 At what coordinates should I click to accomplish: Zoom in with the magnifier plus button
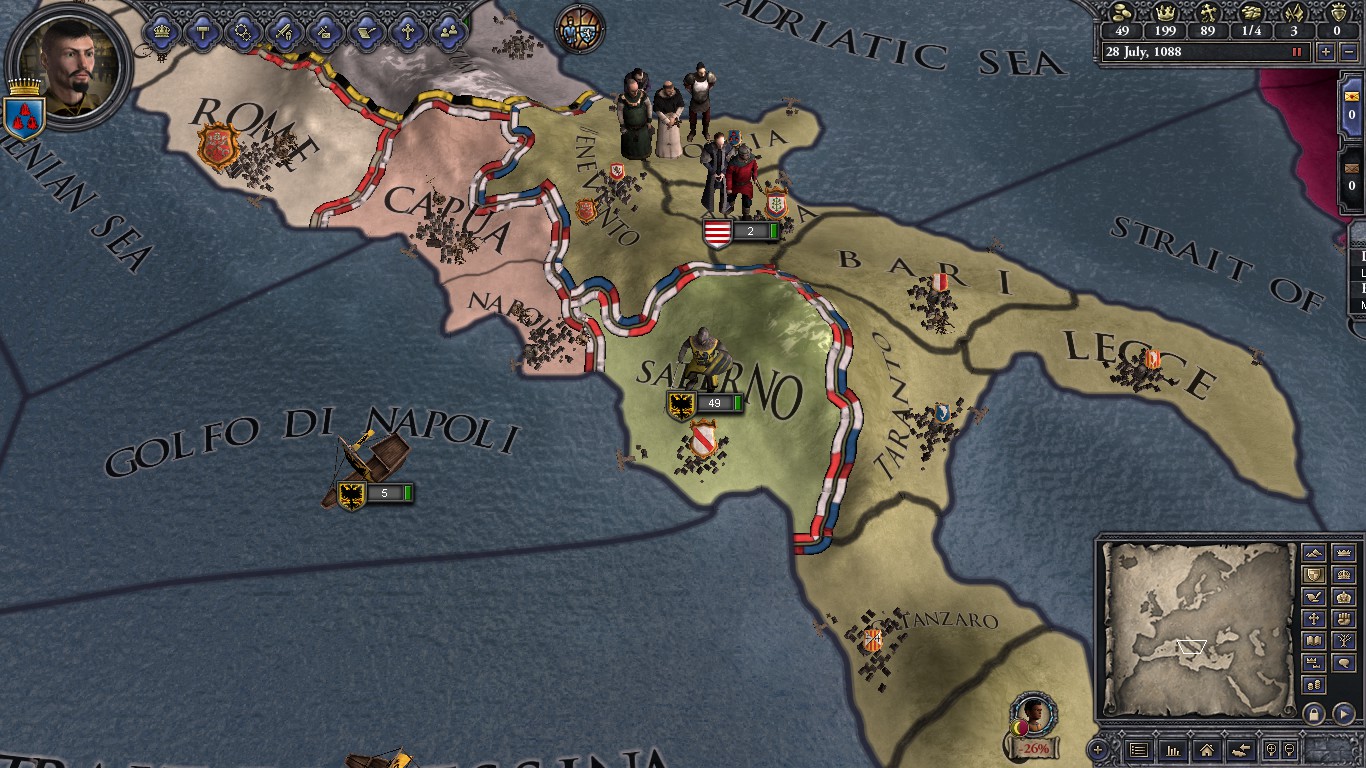tap(1271, 750)
